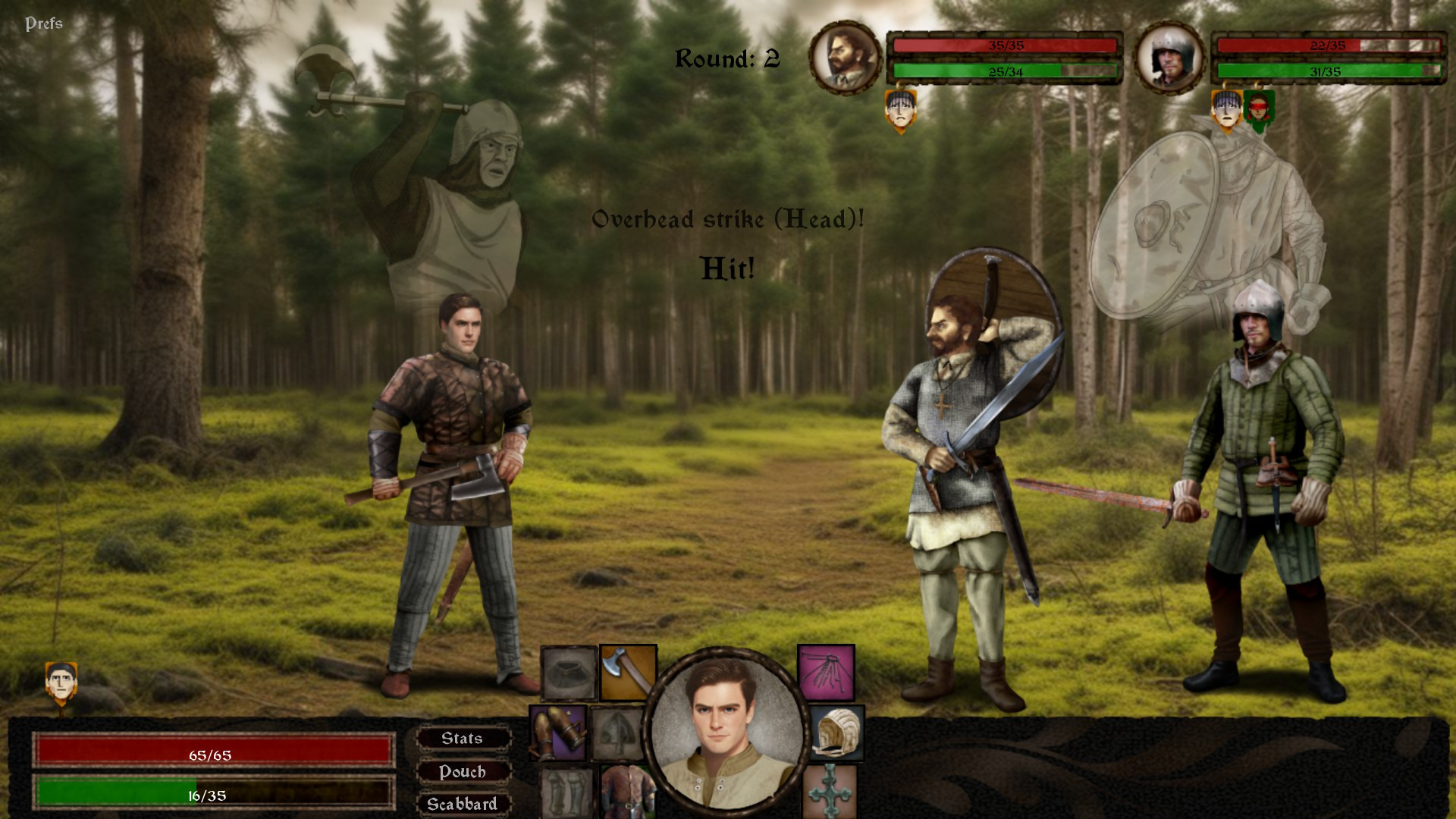
Task: Select the magenta flail item slot
Action: coord(826,672)
